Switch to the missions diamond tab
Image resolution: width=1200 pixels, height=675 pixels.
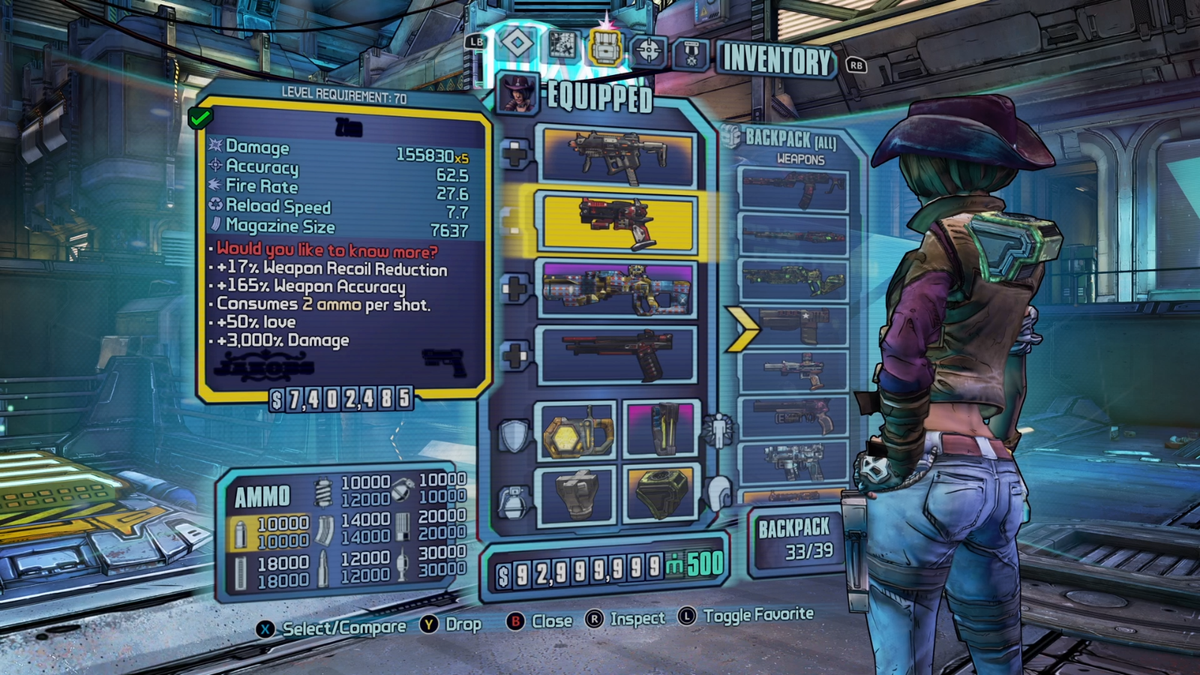515,43
